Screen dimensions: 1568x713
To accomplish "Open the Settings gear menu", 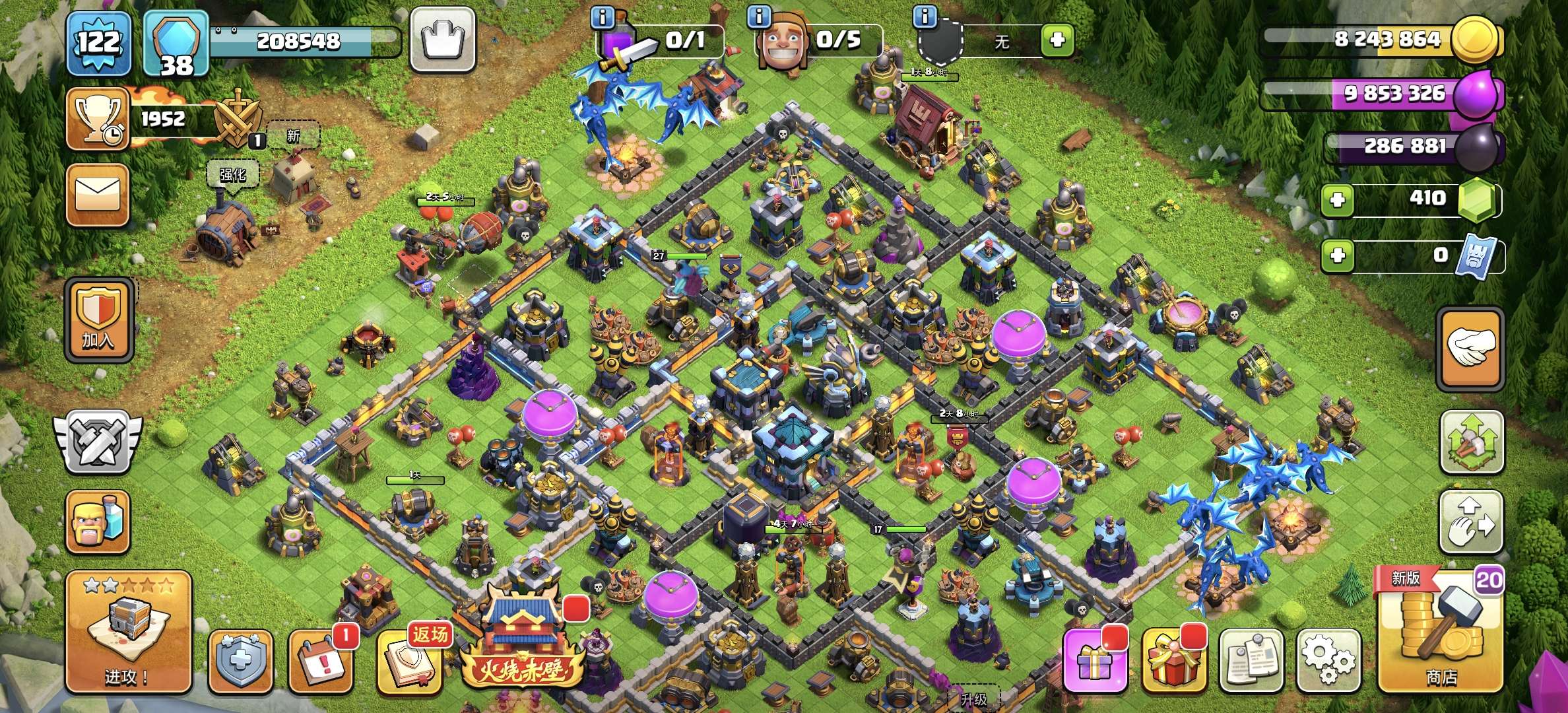I will [1328, 660].
